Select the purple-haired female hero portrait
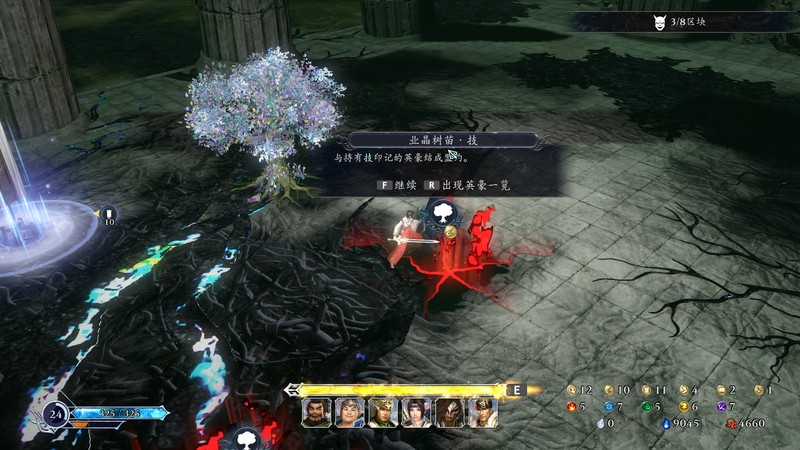The image size is (800, 450). click(x=416, y=412)
